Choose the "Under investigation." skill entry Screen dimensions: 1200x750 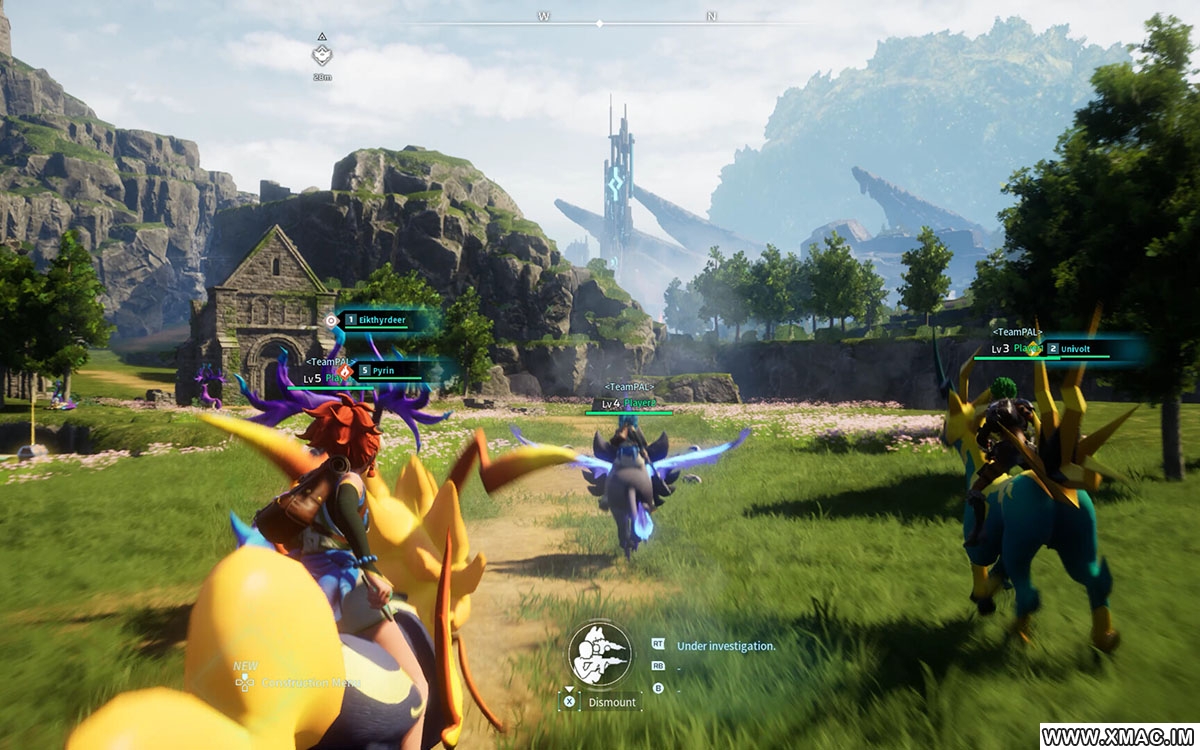(x=725, y=646)
